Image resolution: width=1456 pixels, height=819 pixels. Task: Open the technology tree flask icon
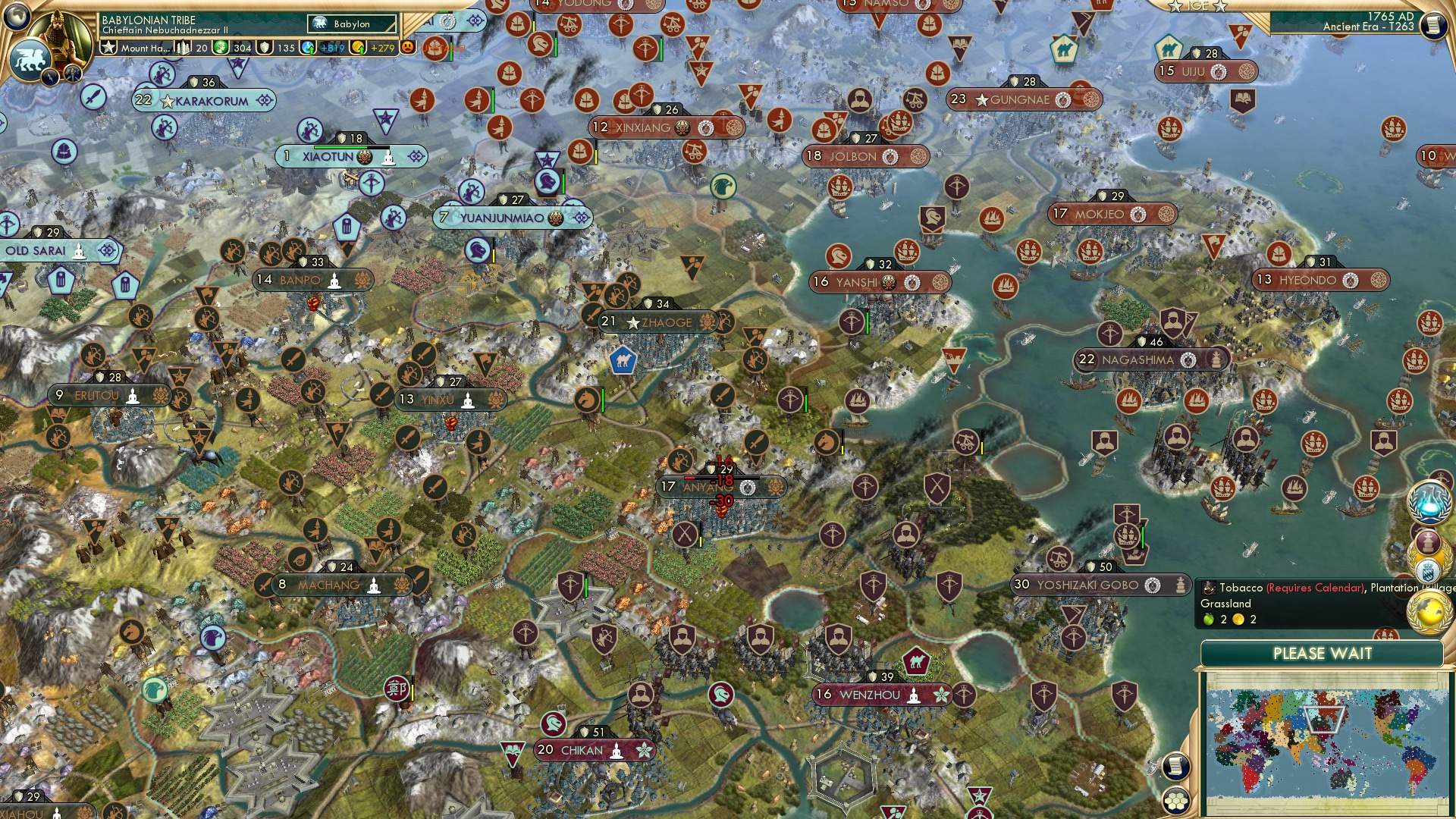(x=1429, y=502)
